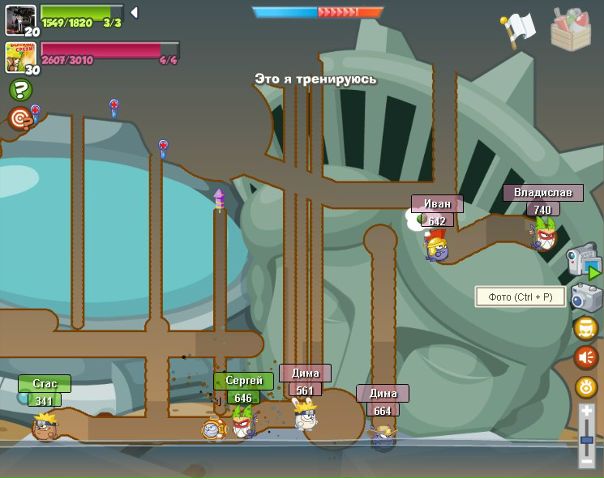Toggle sound with the red speaker button
Screen dimensions: 604x478
586,357
